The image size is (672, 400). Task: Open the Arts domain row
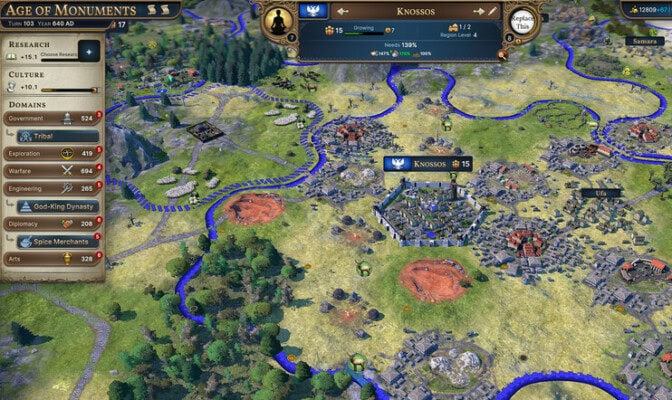(x=52, y=259)
